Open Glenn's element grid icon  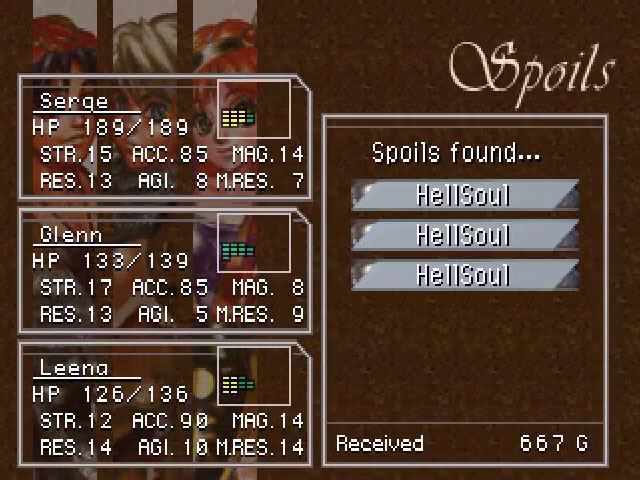click(238, 250)
